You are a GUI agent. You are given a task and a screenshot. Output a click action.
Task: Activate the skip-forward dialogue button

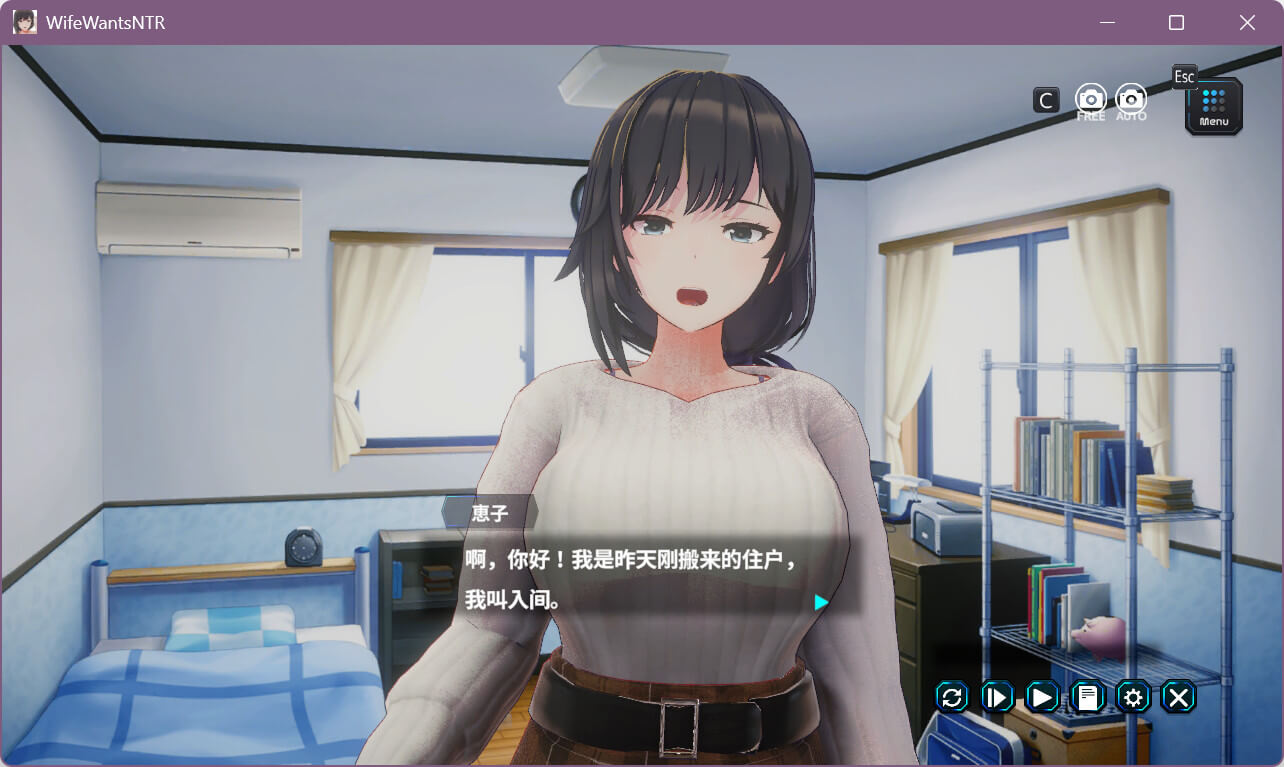click(x=997, y=697)
